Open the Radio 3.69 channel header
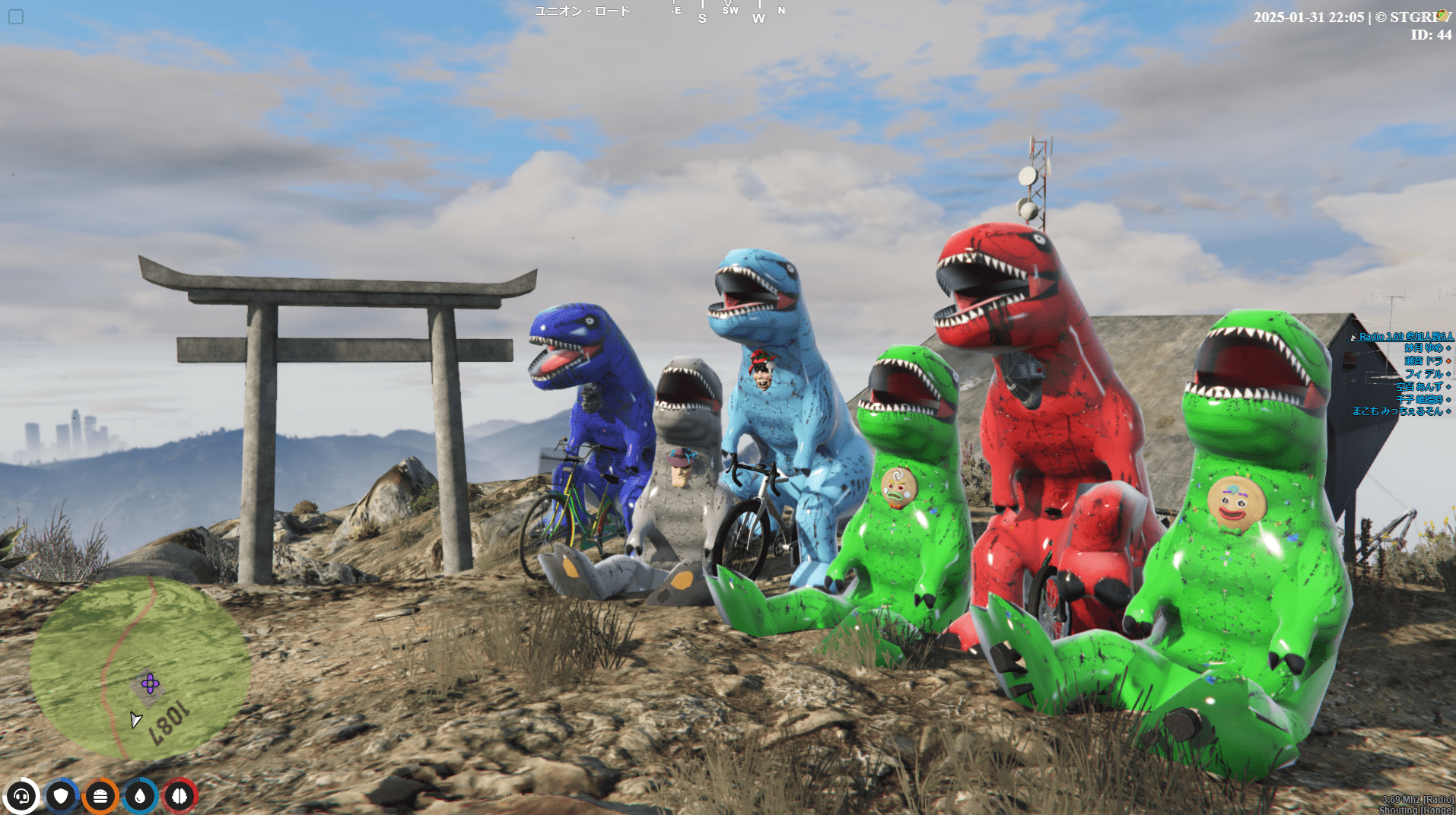1456x815 pixels. tap(1405, 336)
